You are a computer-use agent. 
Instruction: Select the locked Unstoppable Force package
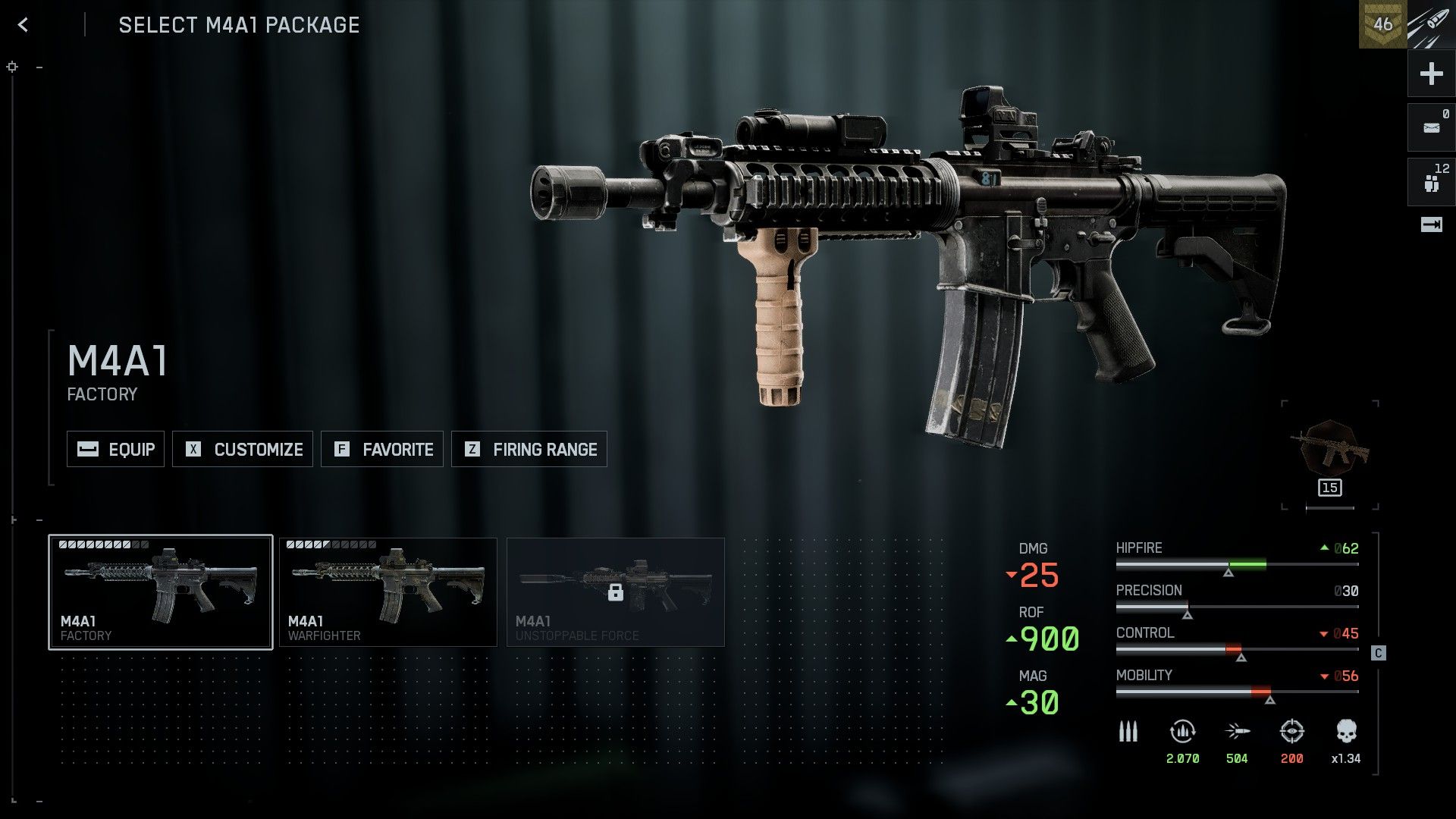click(x=616, y=592)
